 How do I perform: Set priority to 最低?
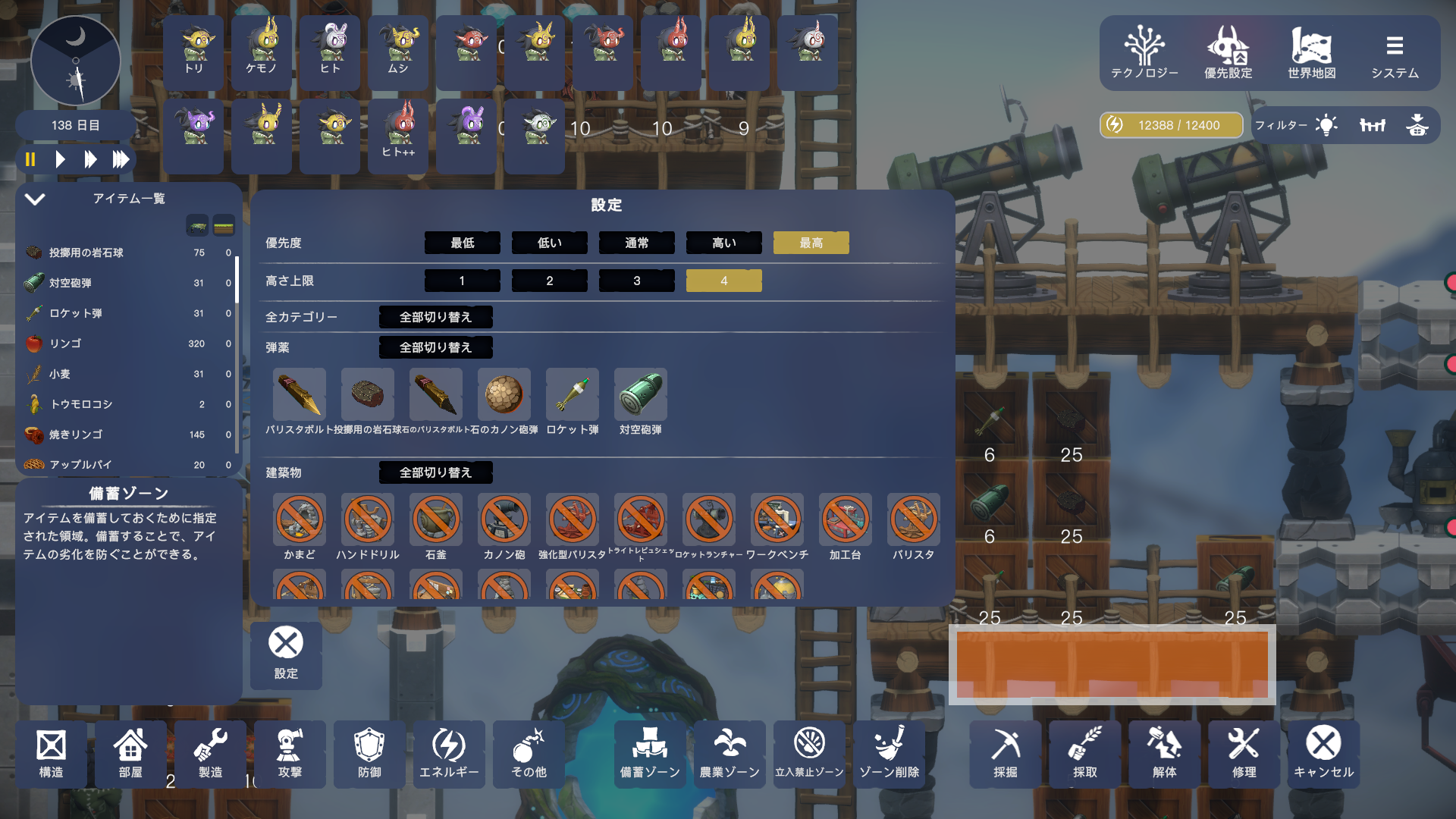[462, 243]
